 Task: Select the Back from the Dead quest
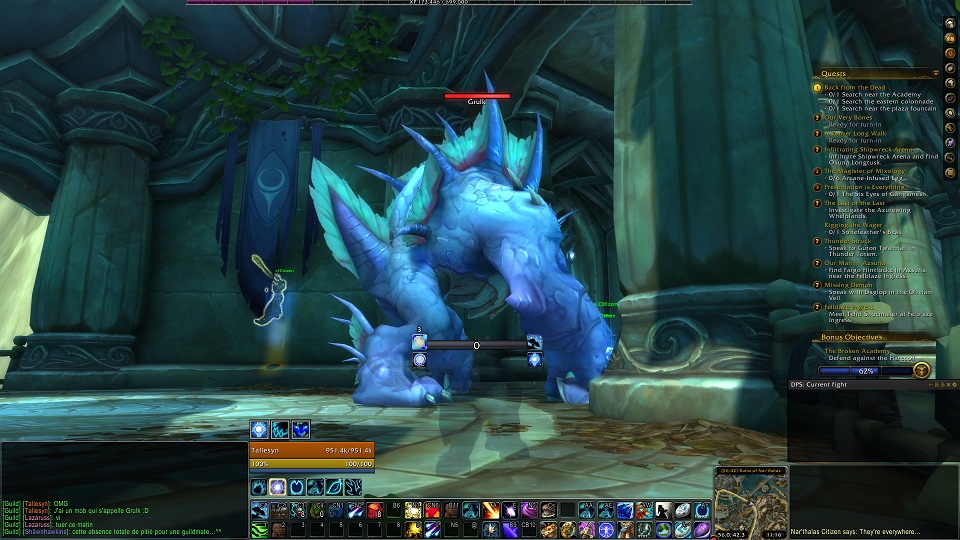854,87
